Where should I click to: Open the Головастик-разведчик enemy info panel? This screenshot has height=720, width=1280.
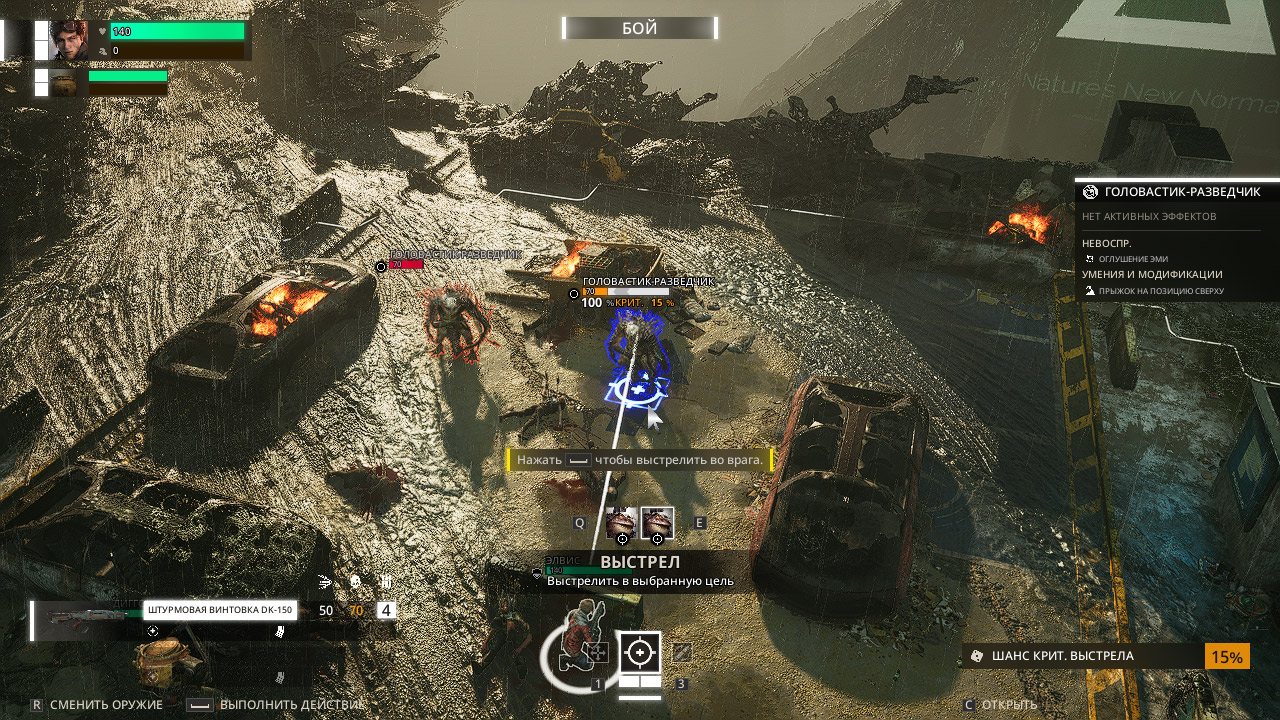tap(1176, 192)
